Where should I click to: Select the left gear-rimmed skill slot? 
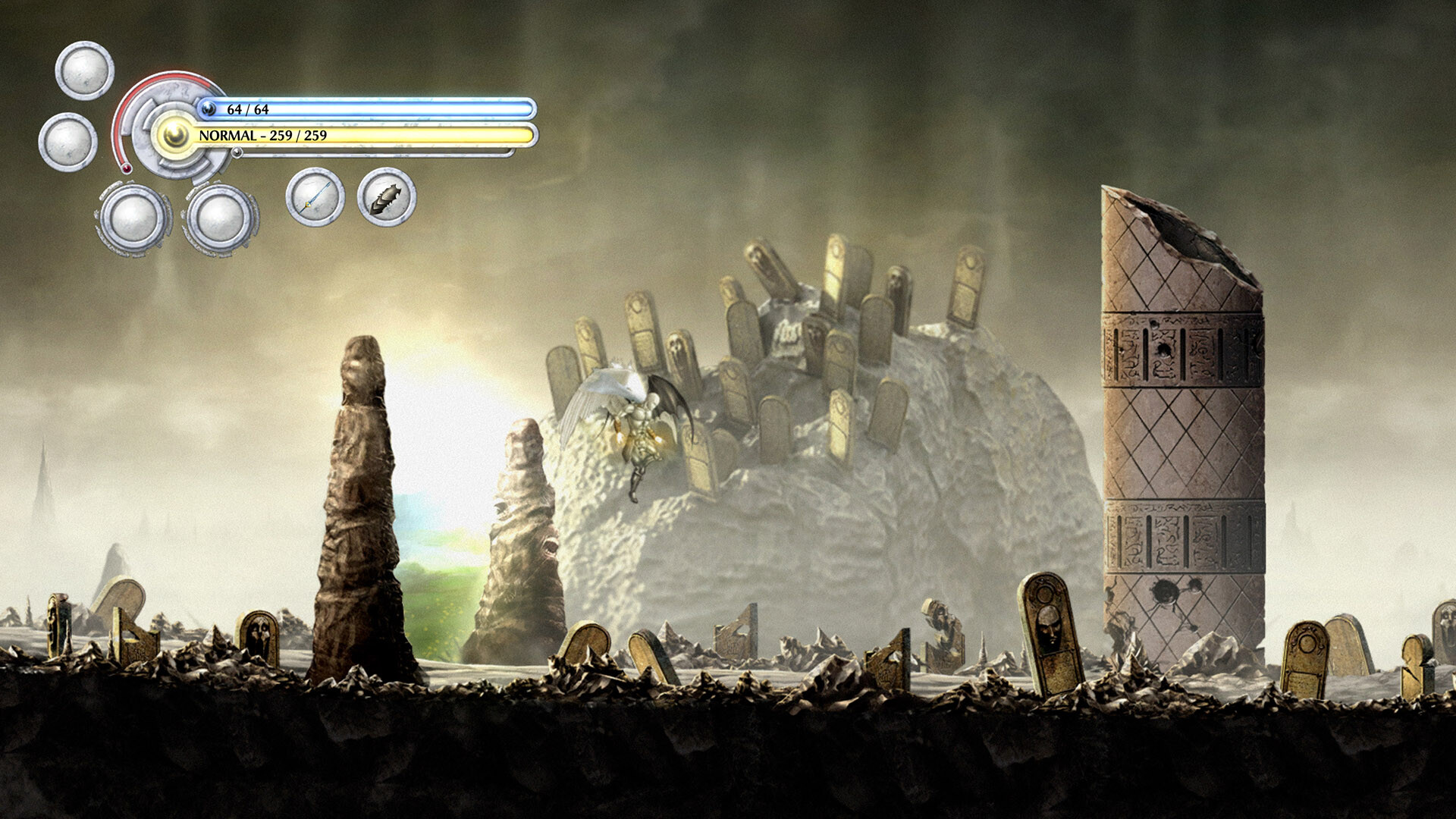pos(131,220)
